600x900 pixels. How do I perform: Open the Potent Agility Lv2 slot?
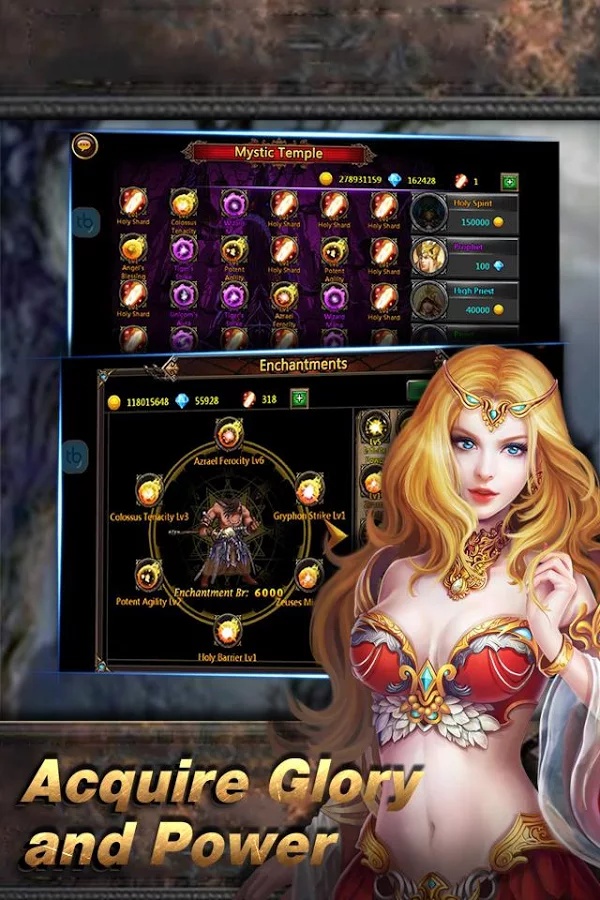pyautogui.click(x=148, y=576)
